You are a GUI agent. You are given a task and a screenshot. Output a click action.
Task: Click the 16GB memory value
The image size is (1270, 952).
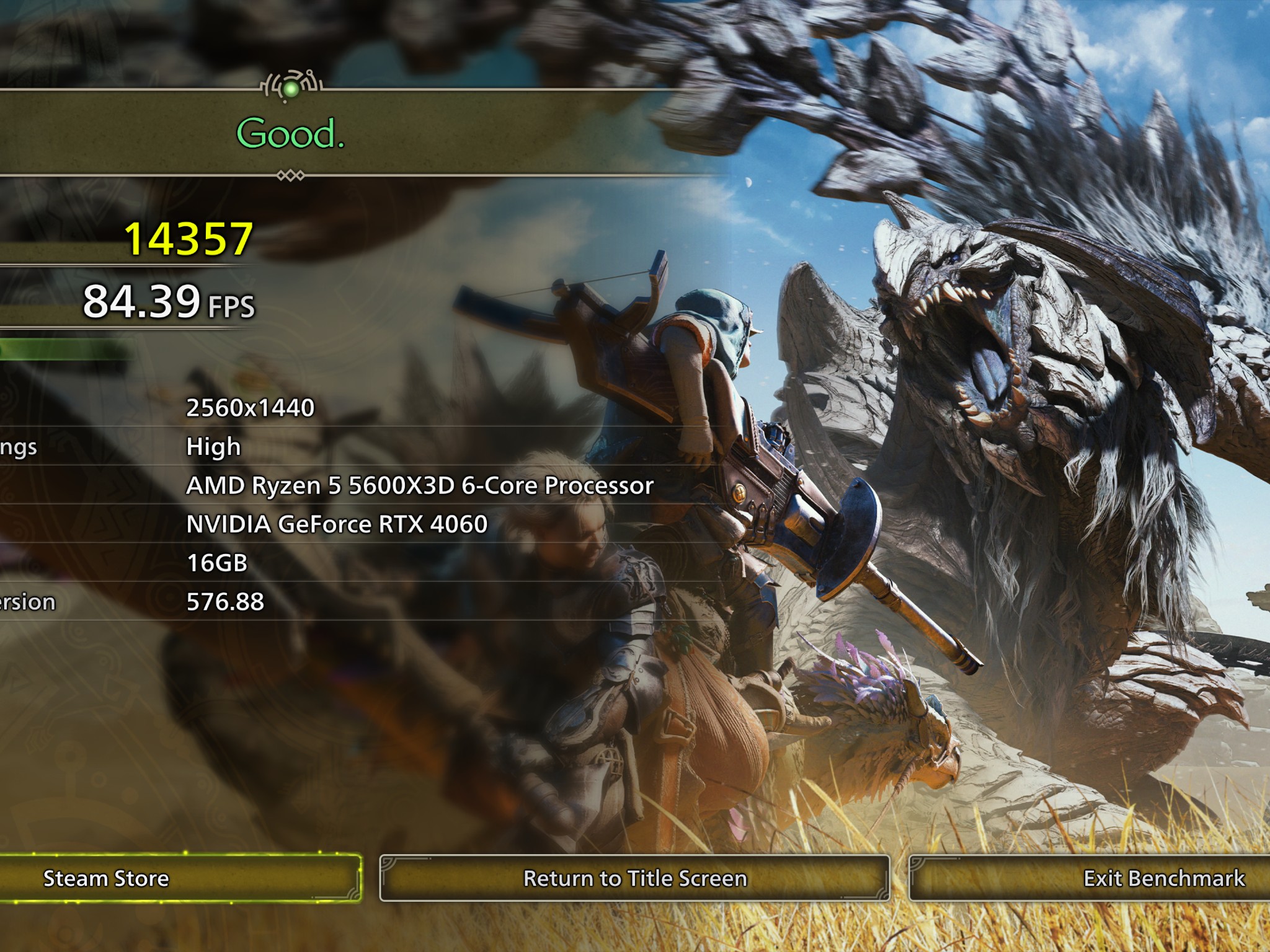[x=217, y=563]
